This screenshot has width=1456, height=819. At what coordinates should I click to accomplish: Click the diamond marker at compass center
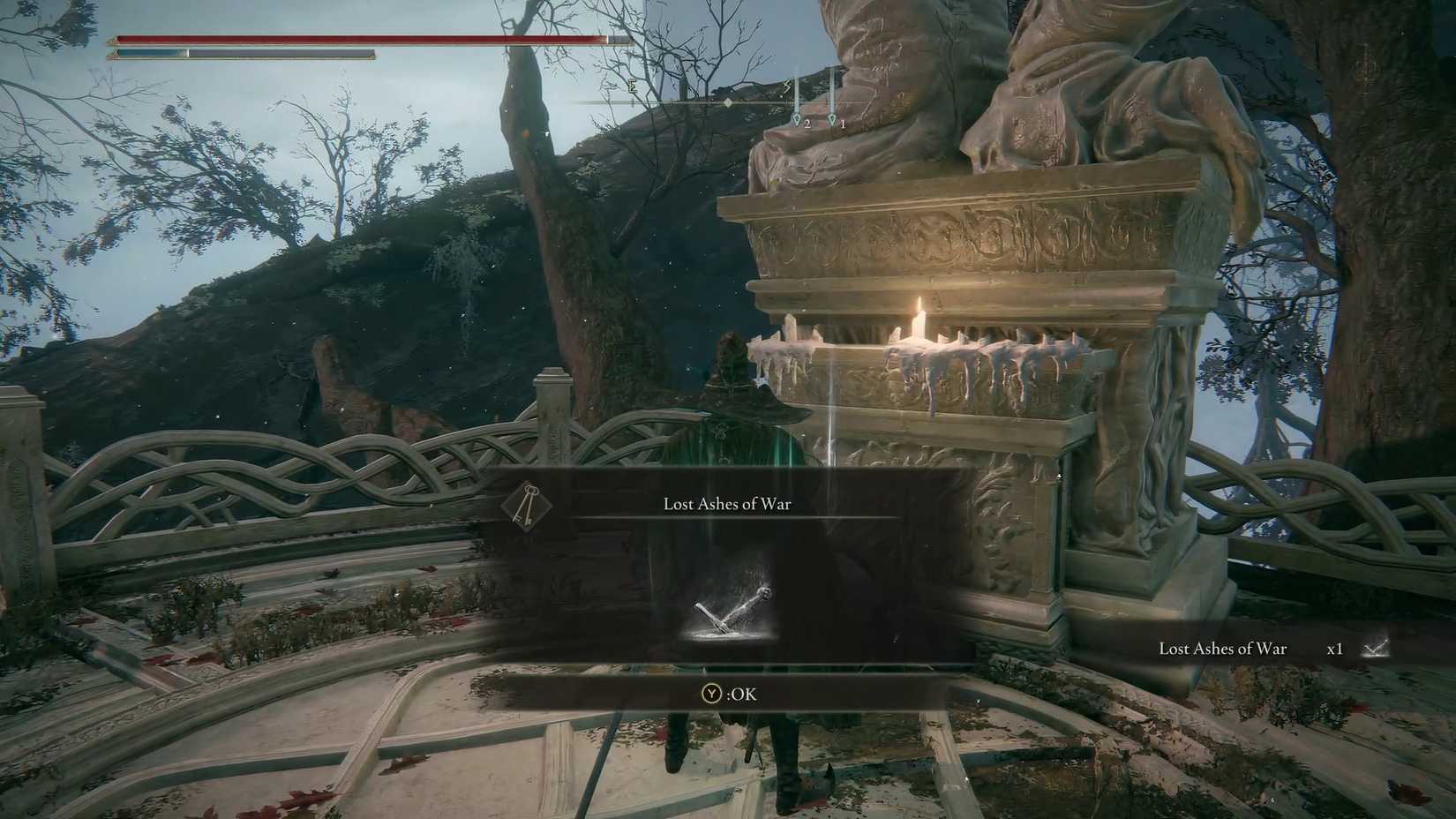728,102
